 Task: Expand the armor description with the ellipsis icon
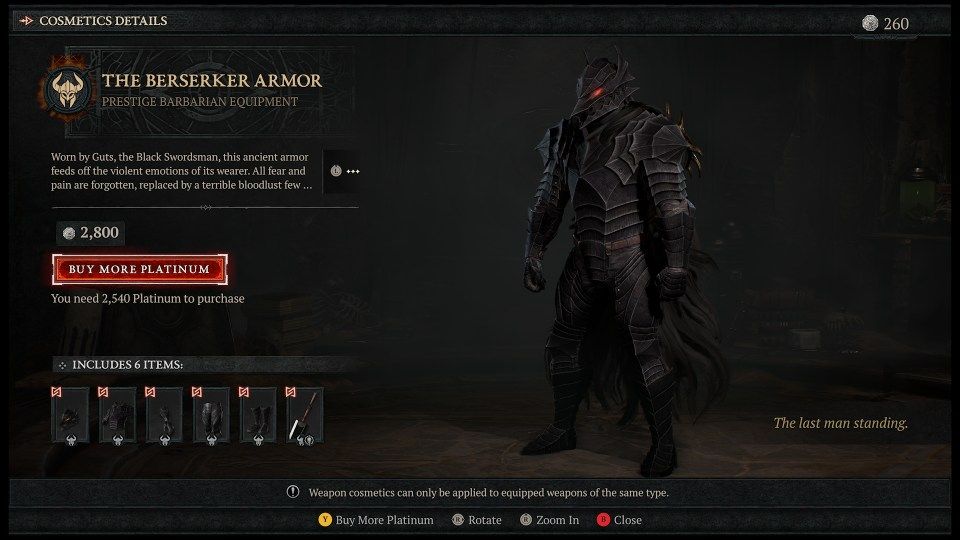[x=344, y=172]
